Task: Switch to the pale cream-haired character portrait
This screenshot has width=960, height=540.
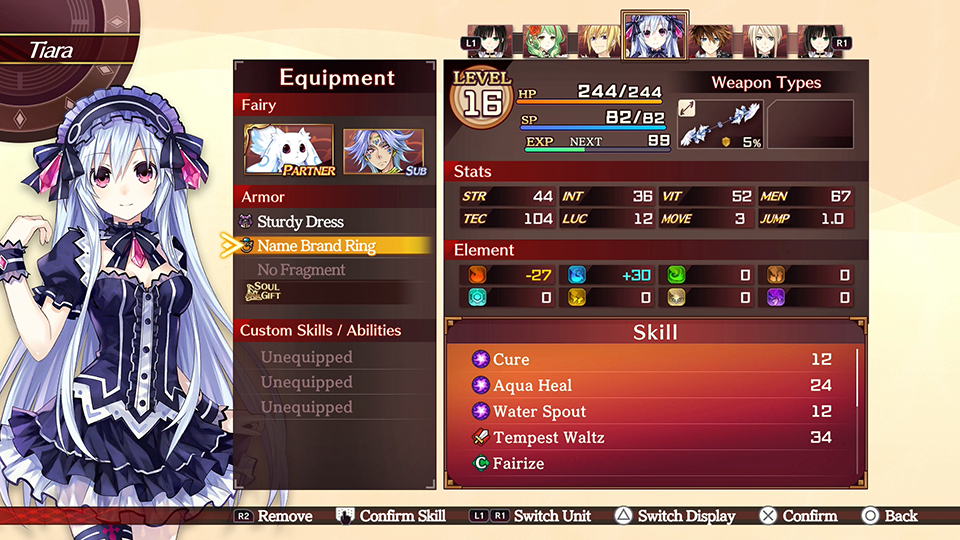Action: [764, 42]
